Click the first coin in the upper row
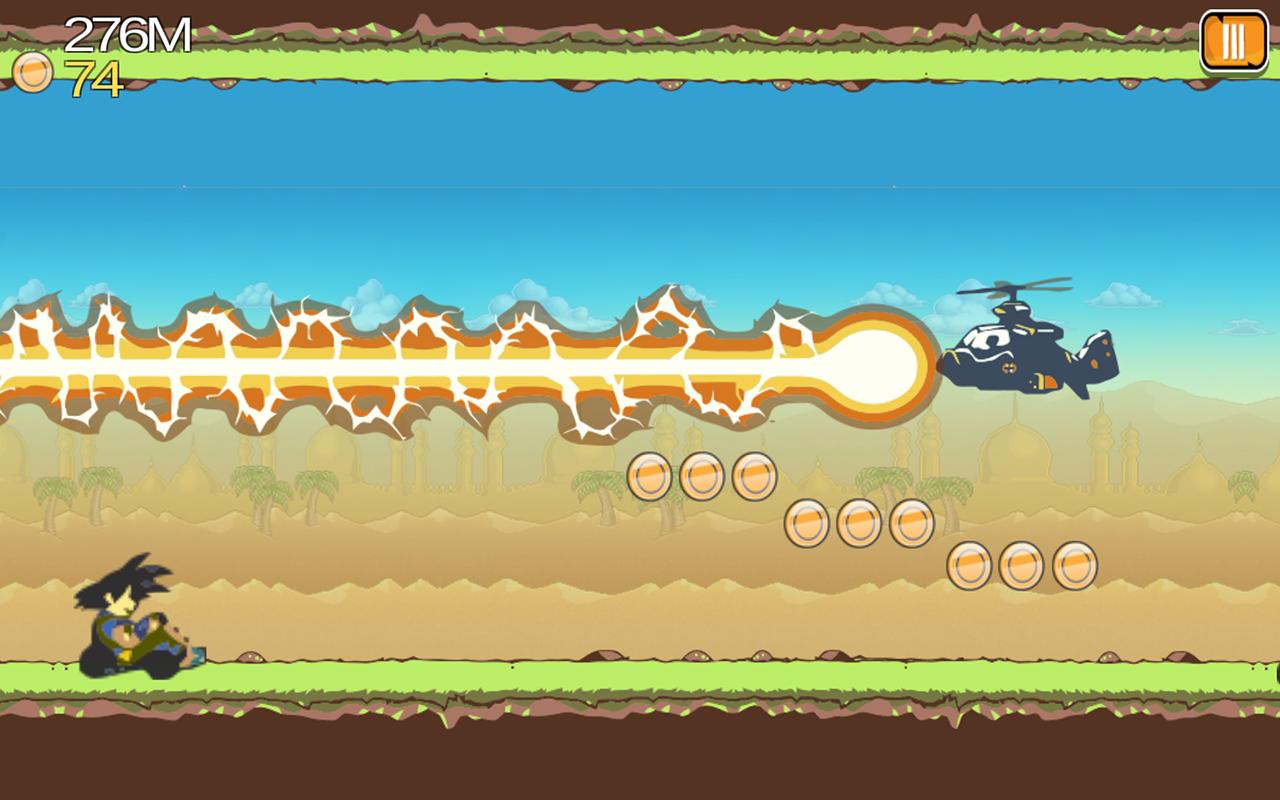Viewport: 1280px width, 800px height. coord(650,477)
